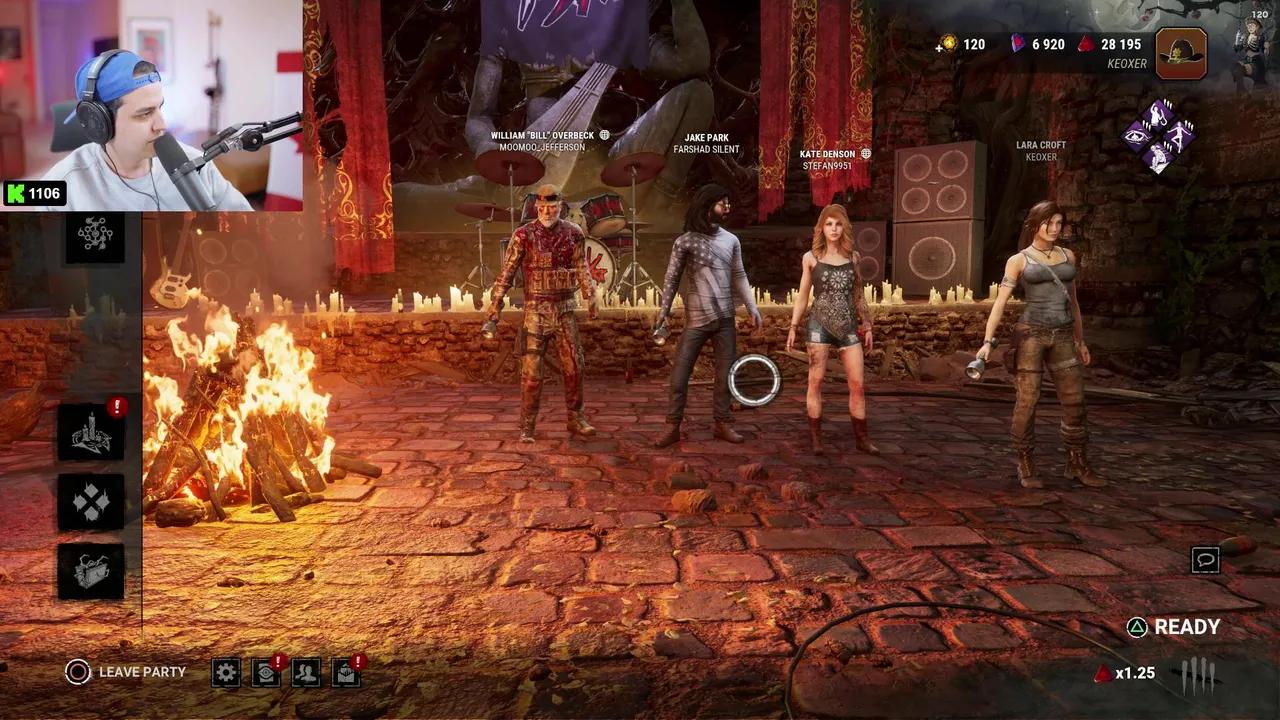Open the open-book icon with alert badge

coord(346,672)
